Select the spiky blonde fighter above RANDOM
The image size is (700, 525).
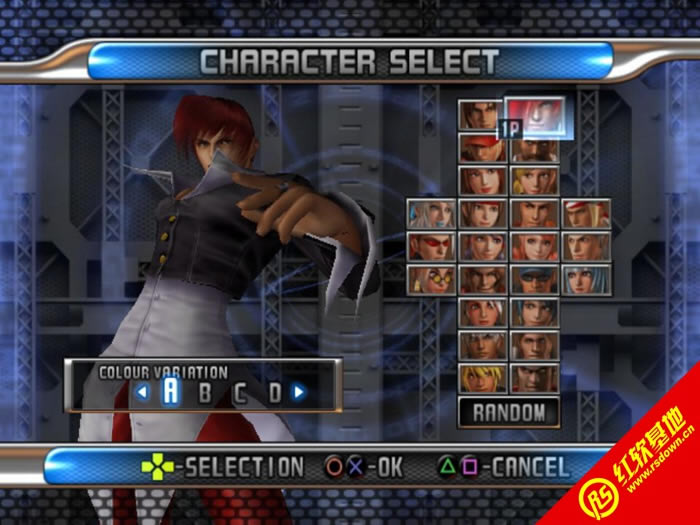tap(481, 377)
